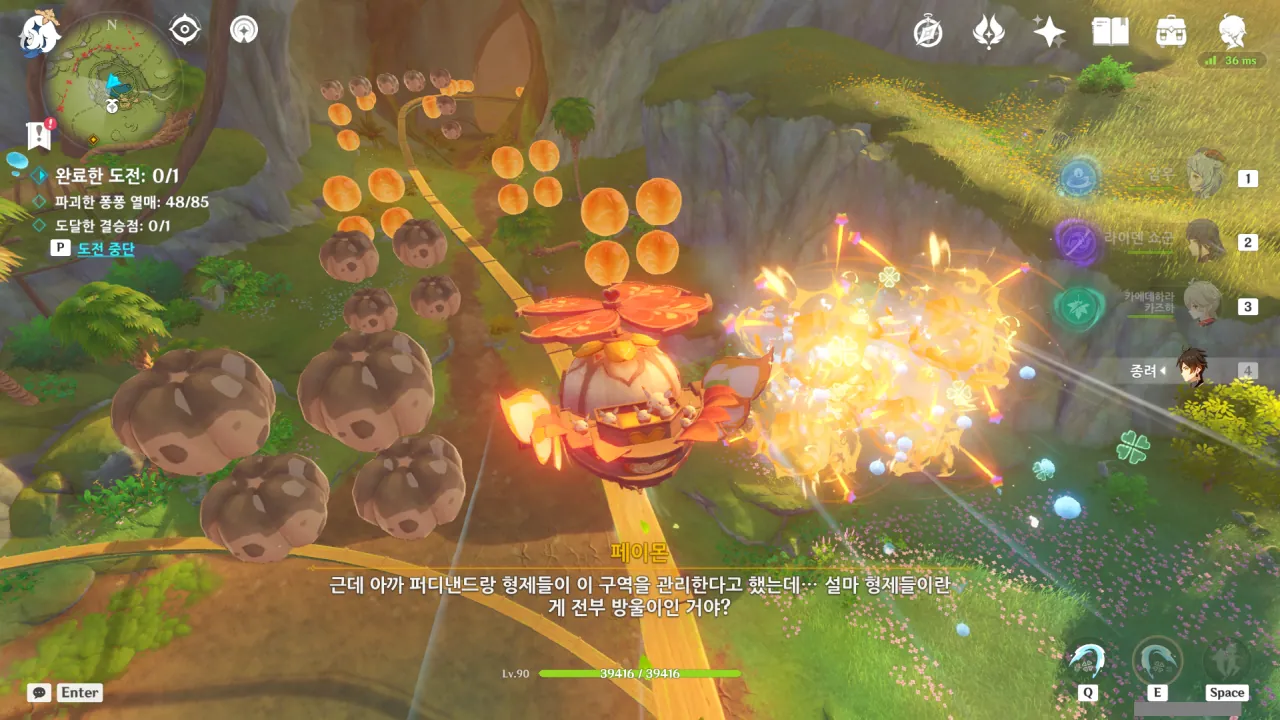Open the chat speech bubble
This screenshot has height=720, width=1280.
point(39,692)
